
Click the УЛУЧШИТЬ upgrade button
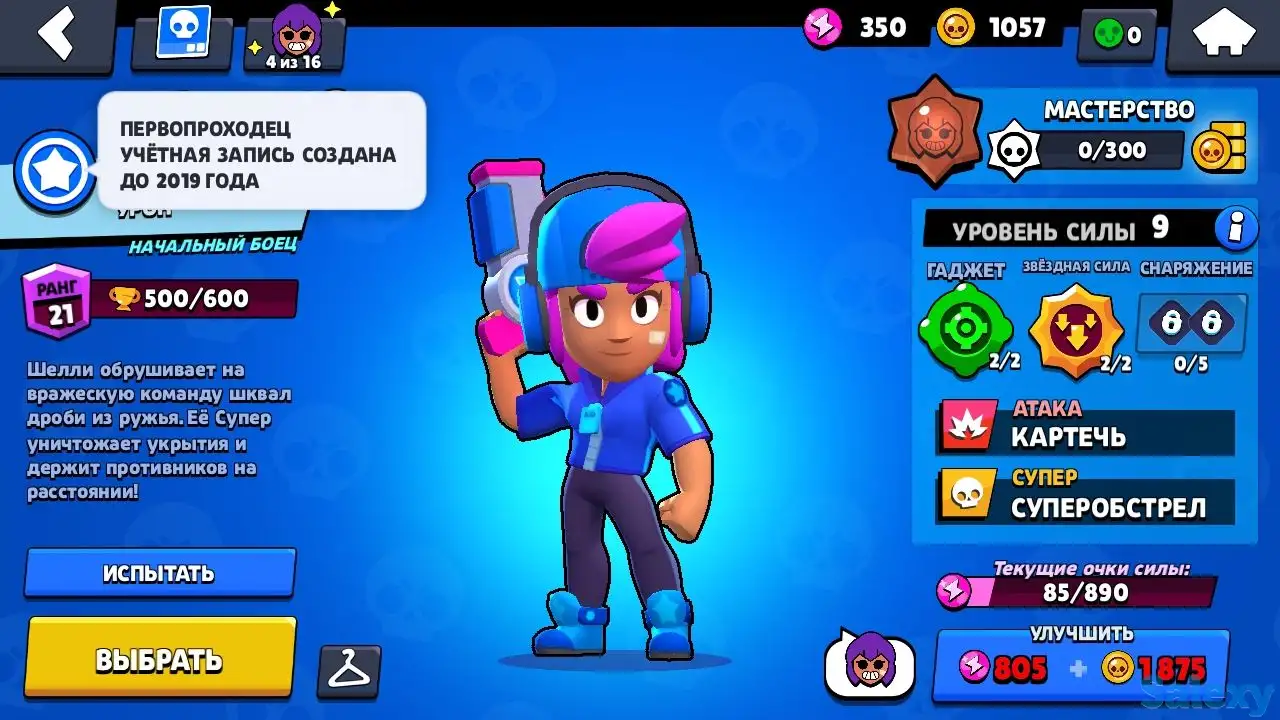1085,658
